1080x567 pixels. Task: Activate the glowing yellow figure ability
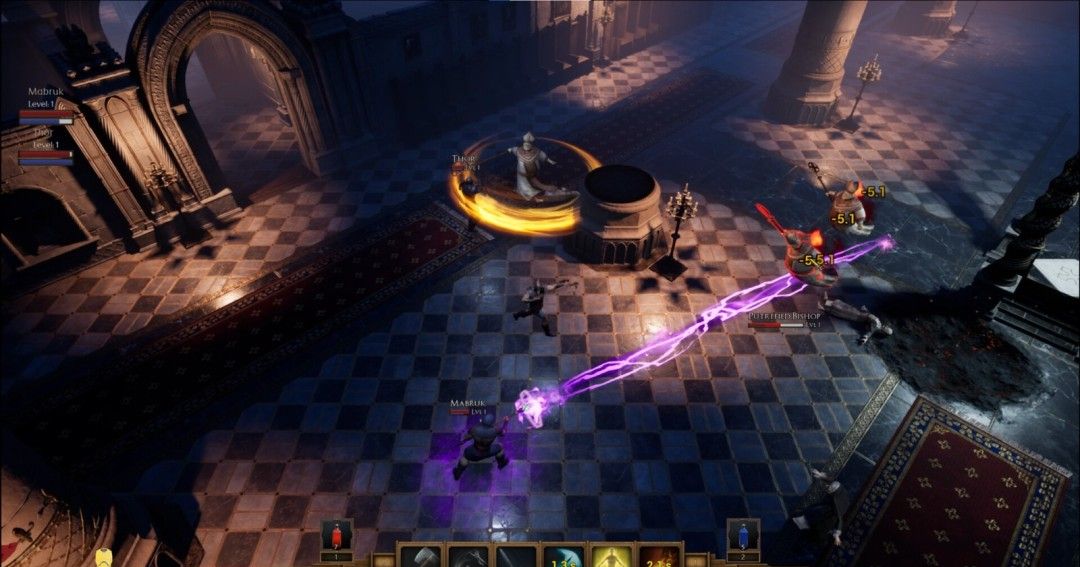coord(611,557)
